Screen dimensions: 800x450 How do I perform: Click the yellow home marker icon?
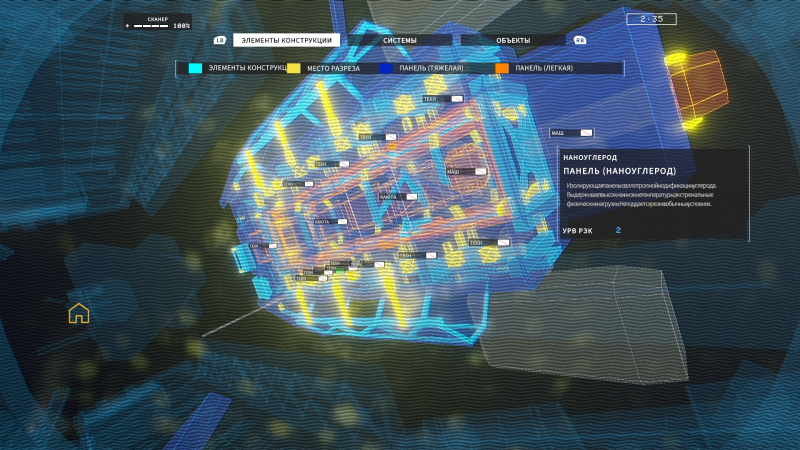tap(78, 313)
